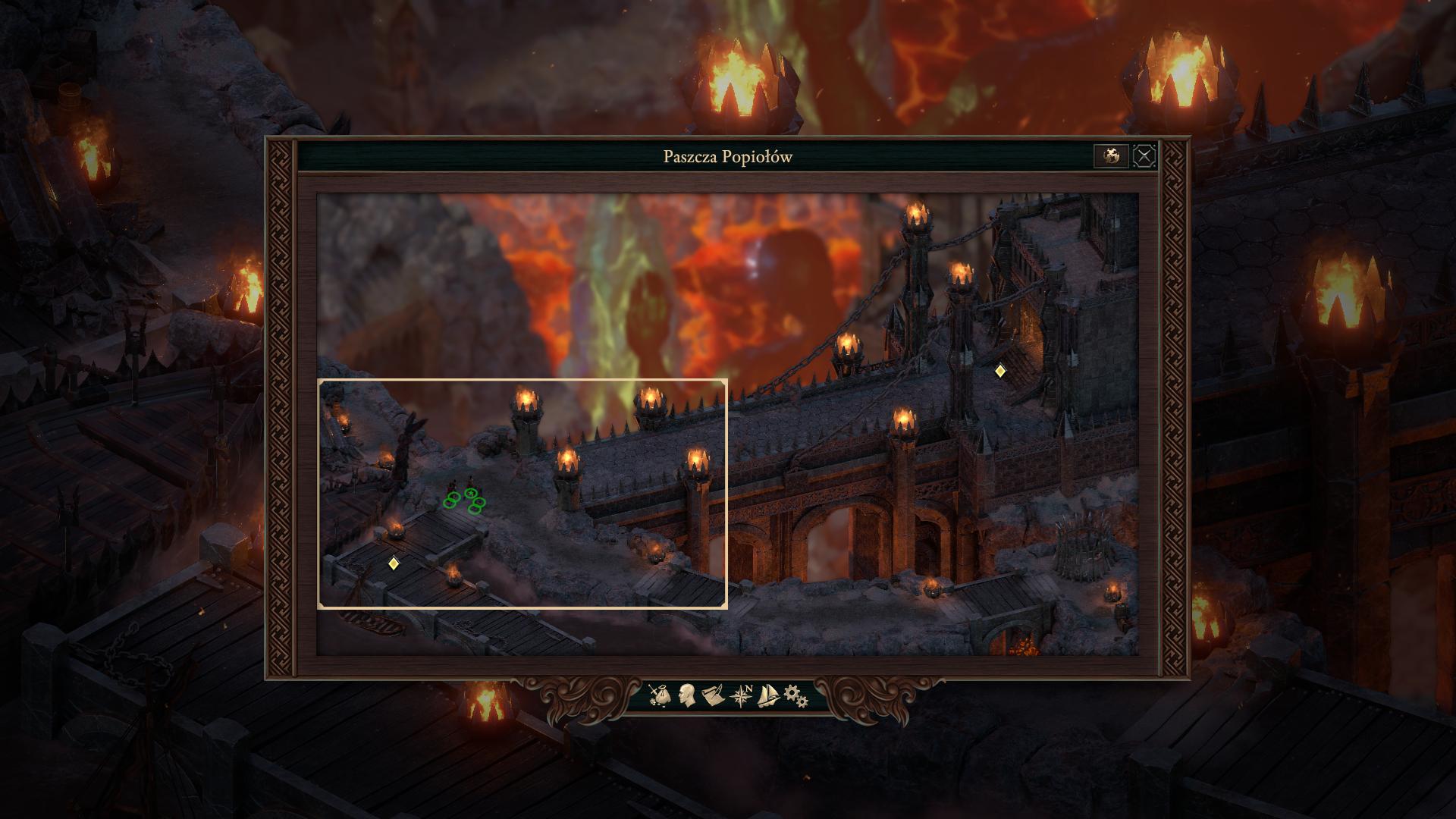This screenshot has width=1456, height=819.
Task: Open the inventory sword and bag icon
Action: point(659,695)
